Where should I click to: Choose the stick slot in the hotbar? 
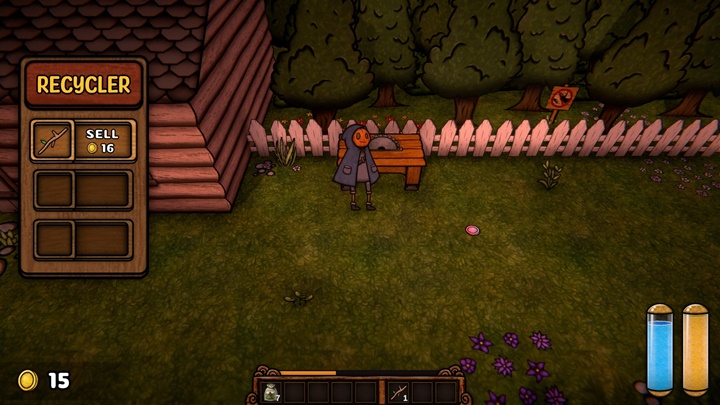pyautogui.click(x=398, y=391)
